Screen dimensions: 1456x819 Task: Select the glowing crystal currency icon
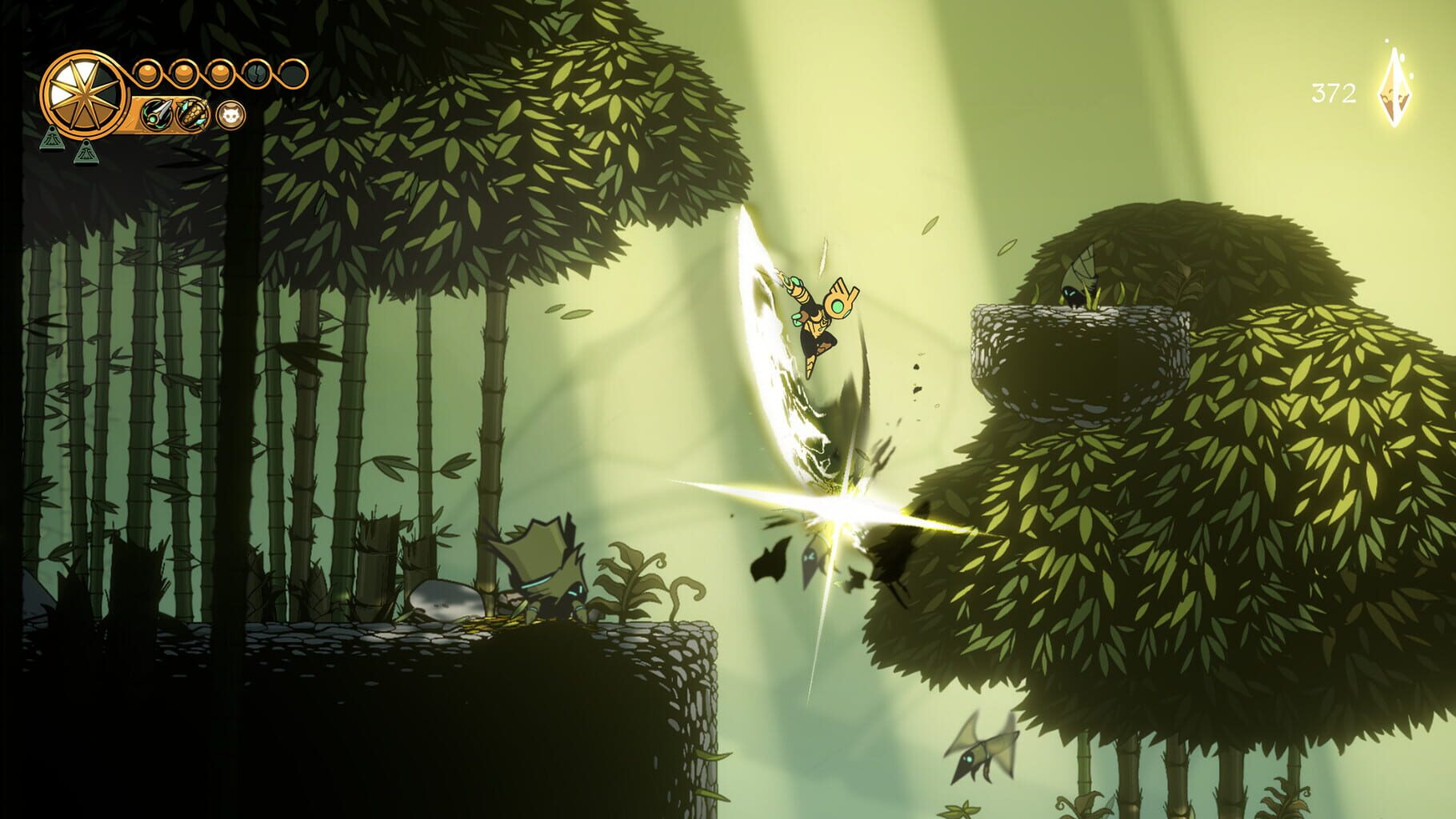1394,88
